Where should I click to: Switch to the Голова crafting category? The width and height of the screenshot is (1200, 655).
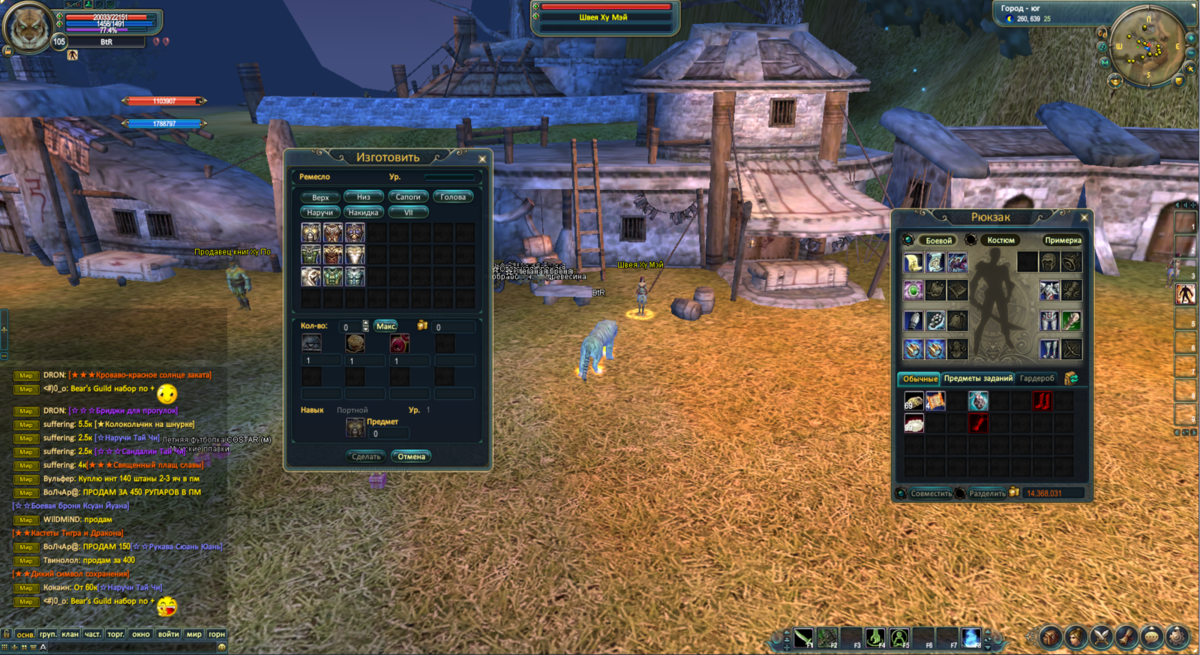[x=453, y=197]
